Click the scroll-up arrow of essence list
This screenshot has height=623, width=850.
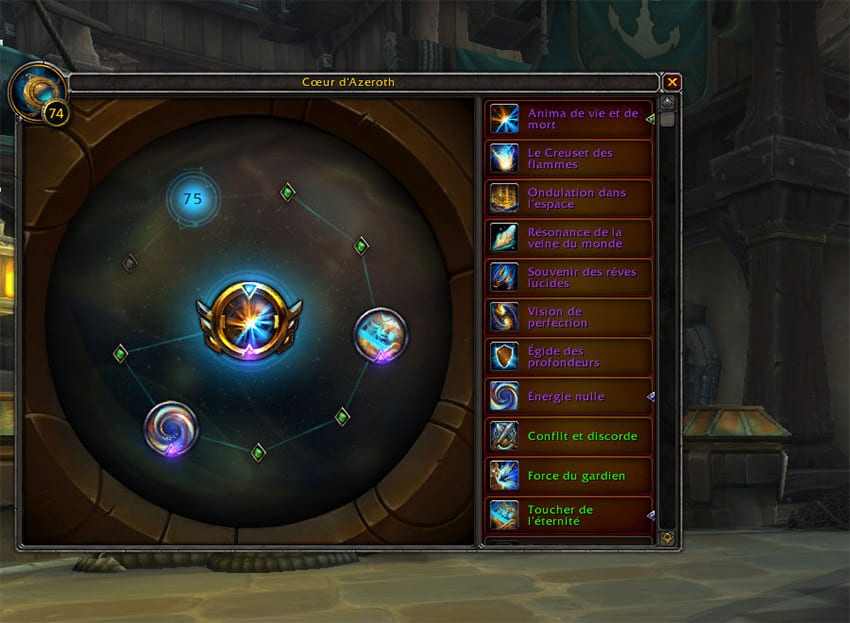click(667, 102)
